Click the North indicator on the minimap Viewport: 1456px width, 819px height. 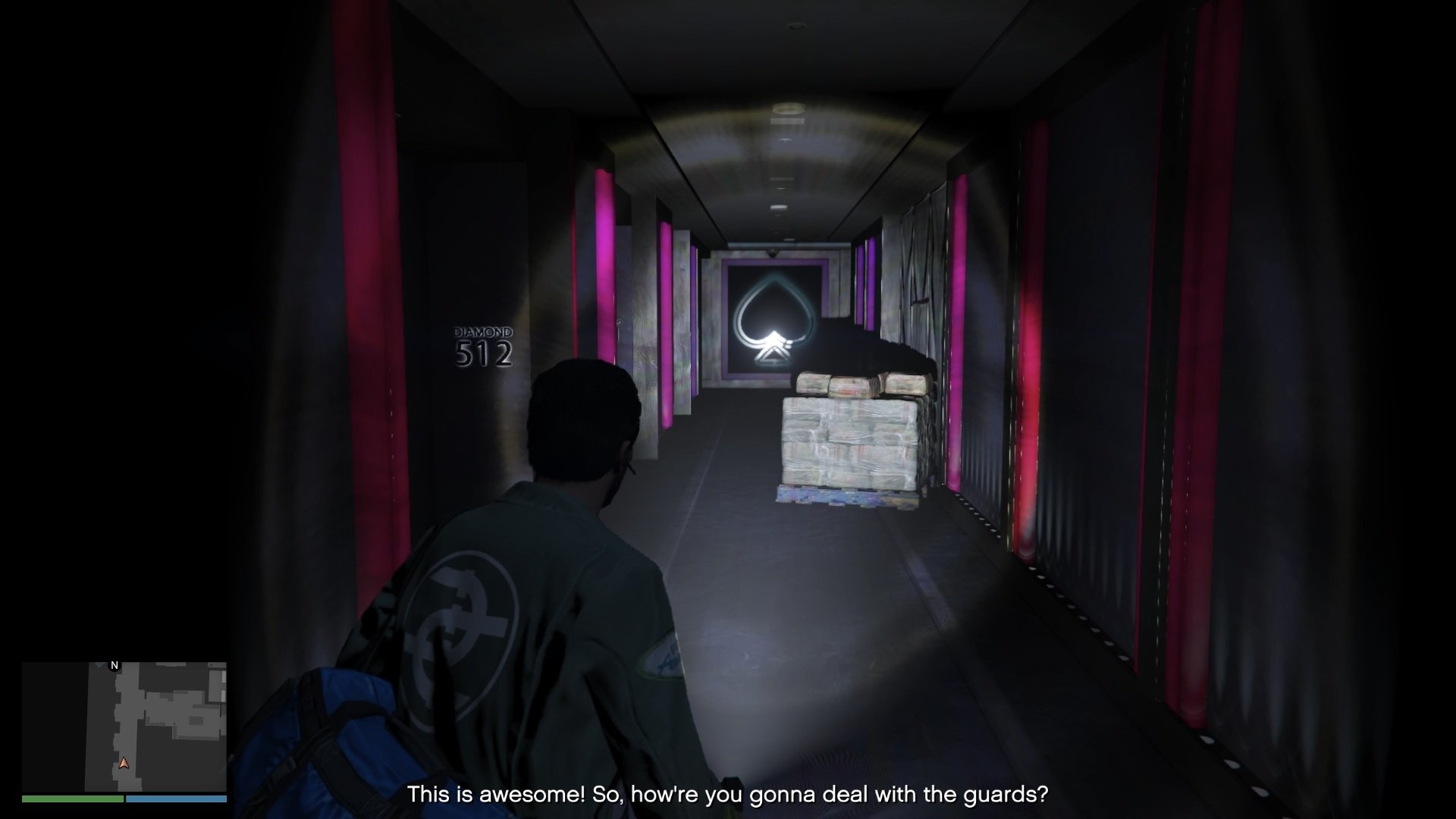pos(114,664)
